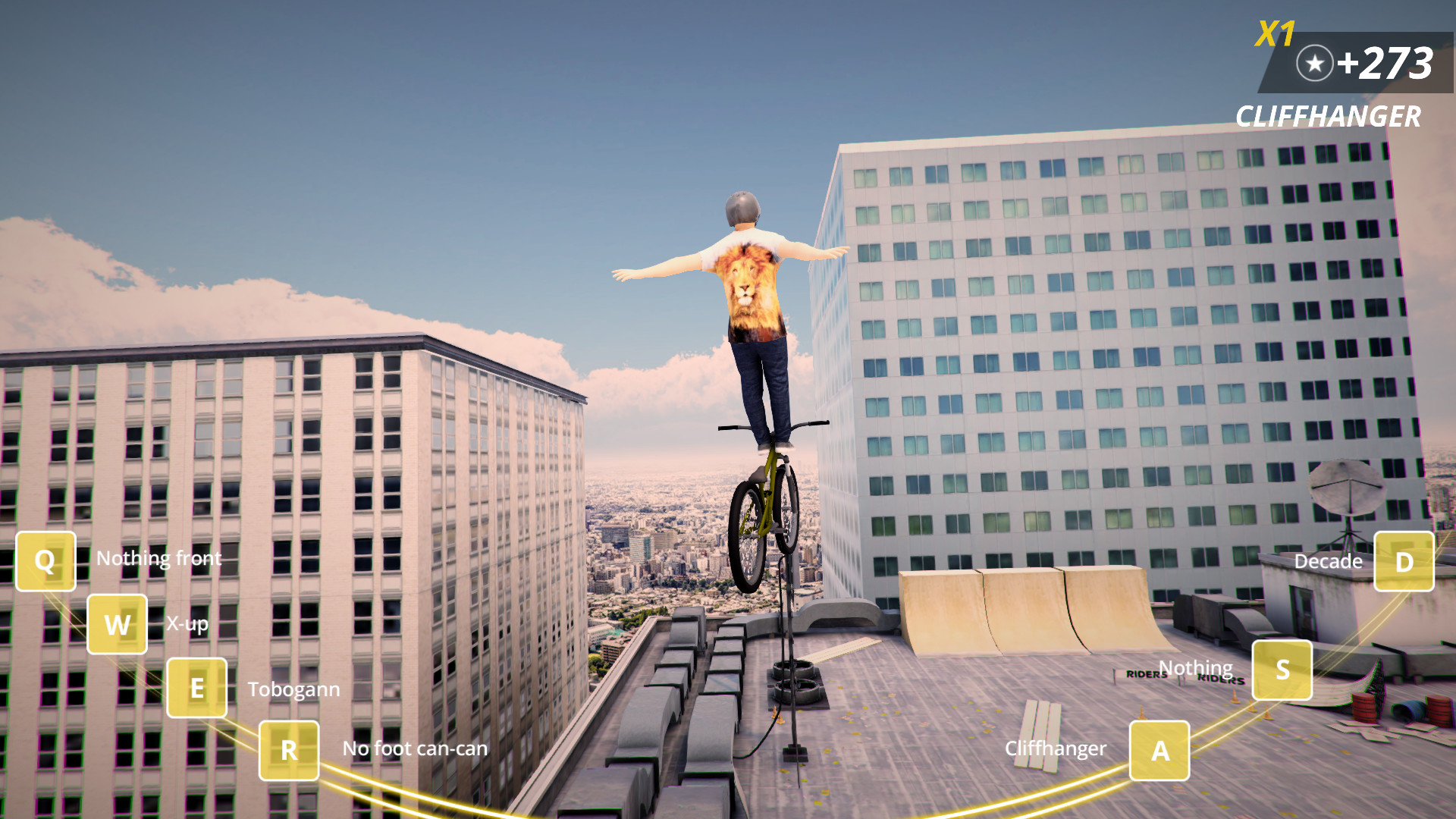Image resolution: width=1456 pixels, height=819 pixels.
Task: Click the Tobogann trick label
Action: 294,690
